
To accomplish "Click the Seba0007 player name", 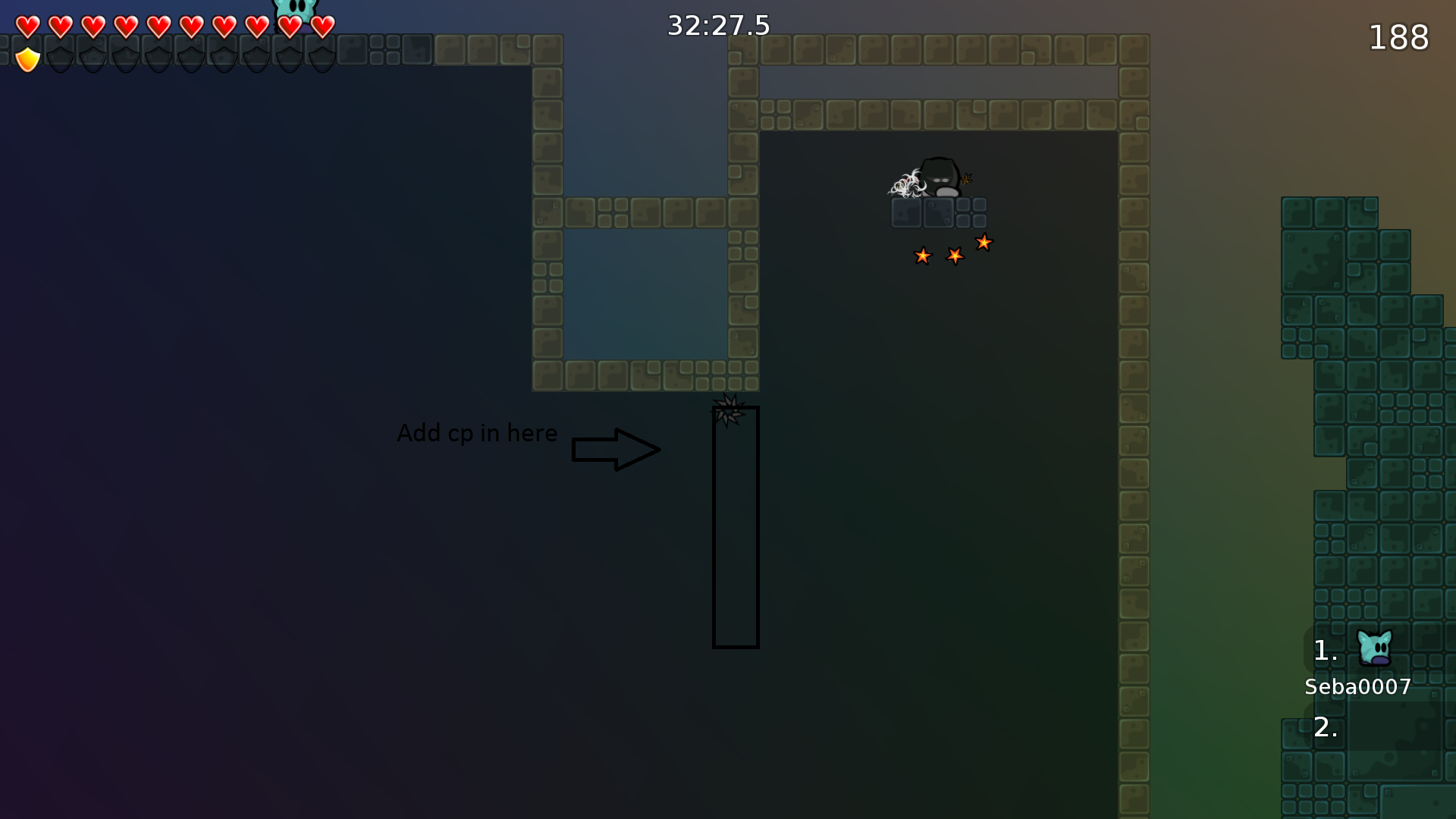I will (1357, 687).
